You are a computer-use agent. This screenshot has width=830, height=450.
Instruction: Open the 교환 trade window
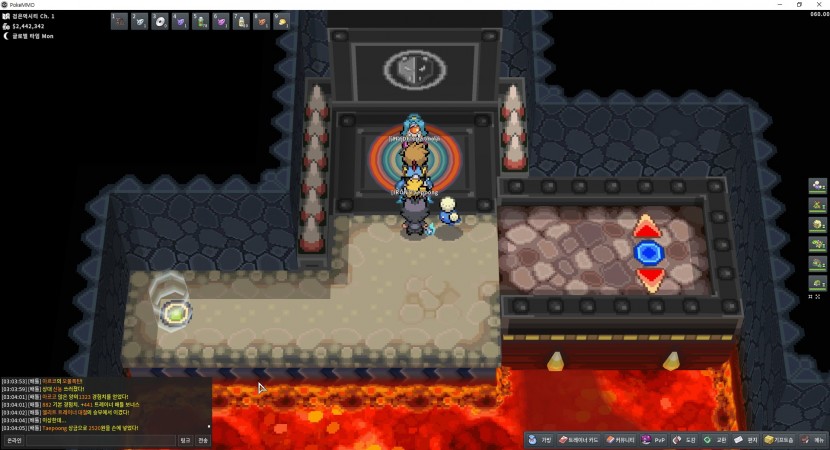715,440
